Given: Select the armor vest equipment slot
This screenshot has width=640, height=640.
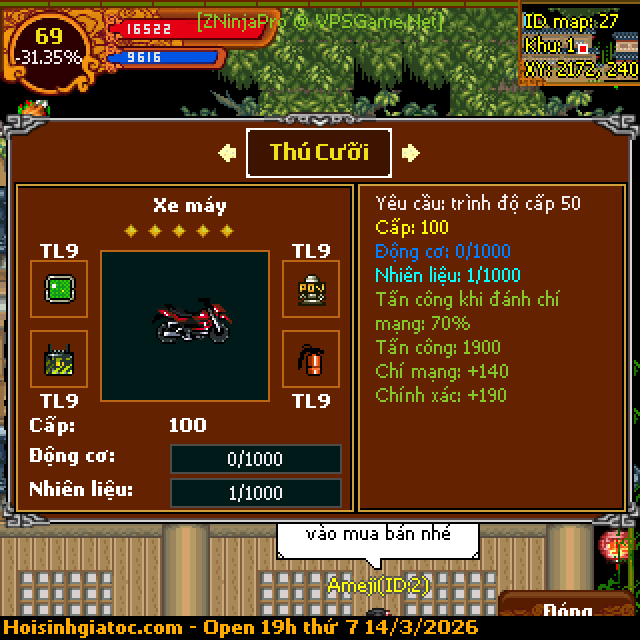Looking at the screenshot, I should click(310, 290).
